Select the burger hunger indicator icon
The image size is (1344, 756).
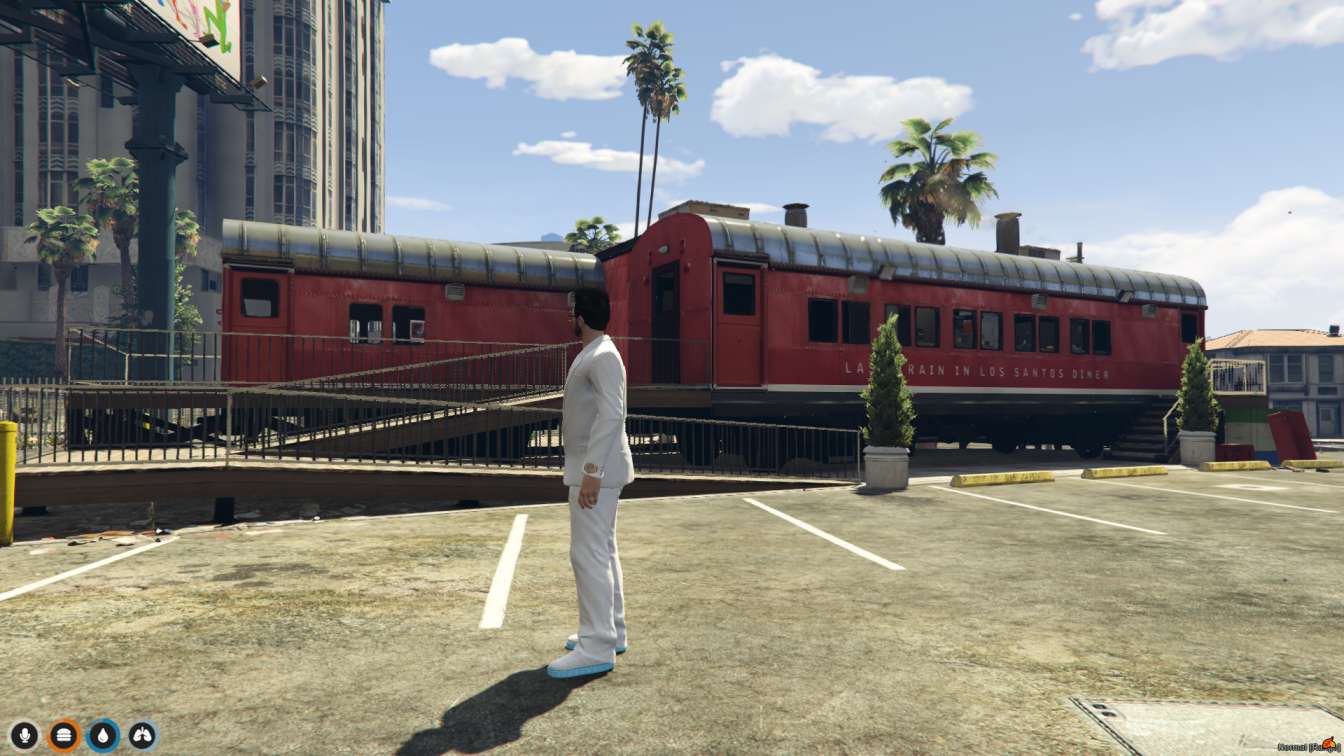[x=63, y=736]
